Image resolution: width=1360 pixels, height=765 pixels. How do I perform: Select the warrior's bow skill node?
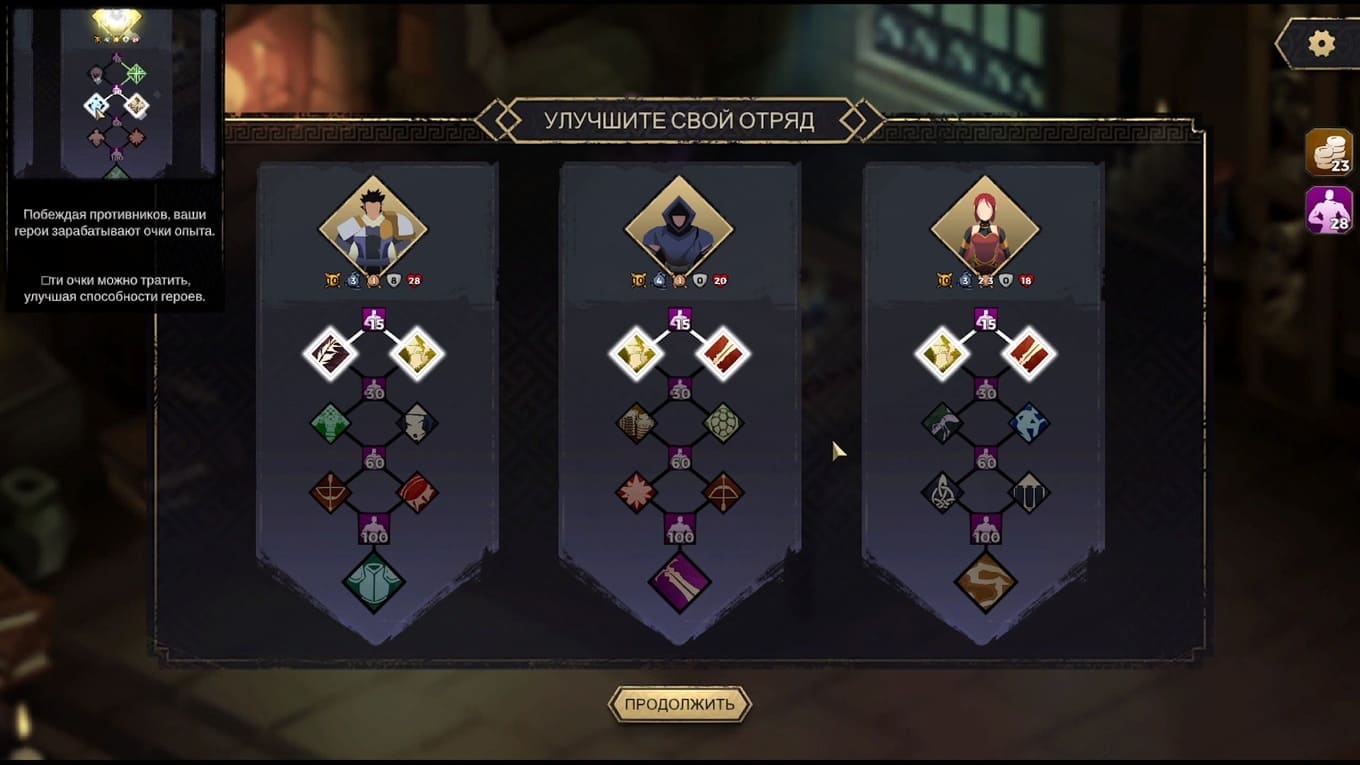pos(330,492)
